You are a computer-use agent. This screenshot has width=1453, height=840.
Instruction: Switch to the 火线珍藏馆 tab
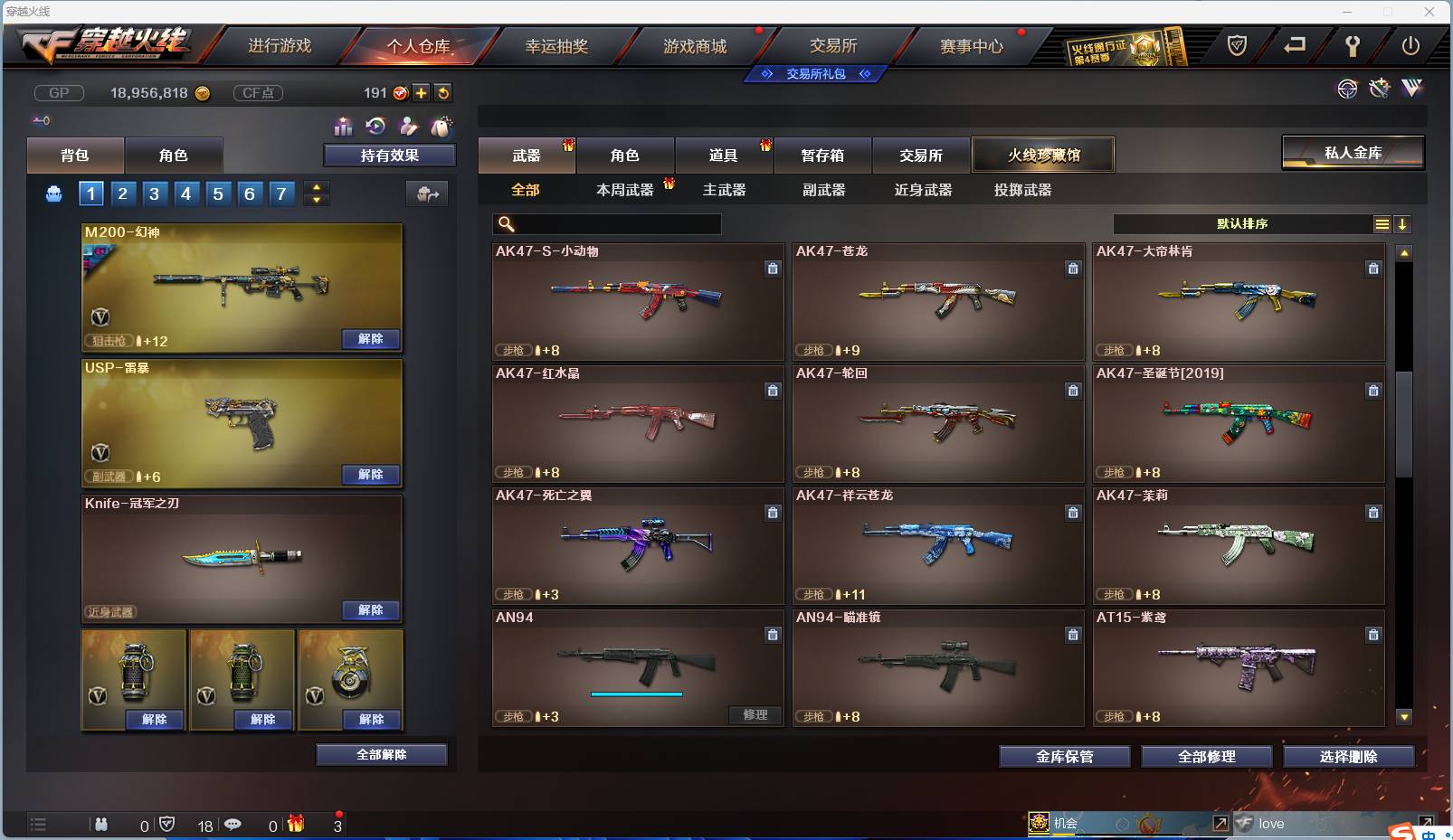[x=1044, y=155]
